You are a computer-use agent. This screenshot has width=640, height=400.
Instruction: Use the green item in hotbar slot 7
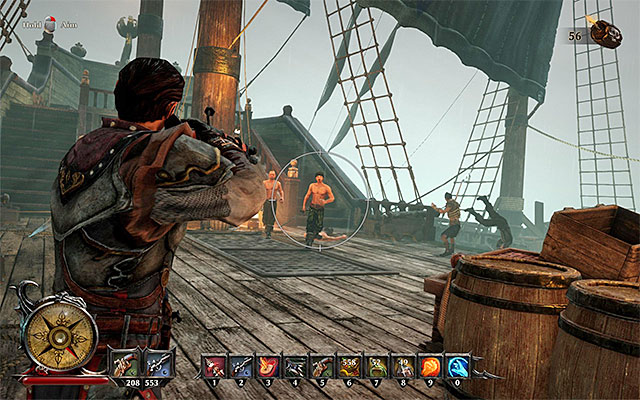point(376,367)
